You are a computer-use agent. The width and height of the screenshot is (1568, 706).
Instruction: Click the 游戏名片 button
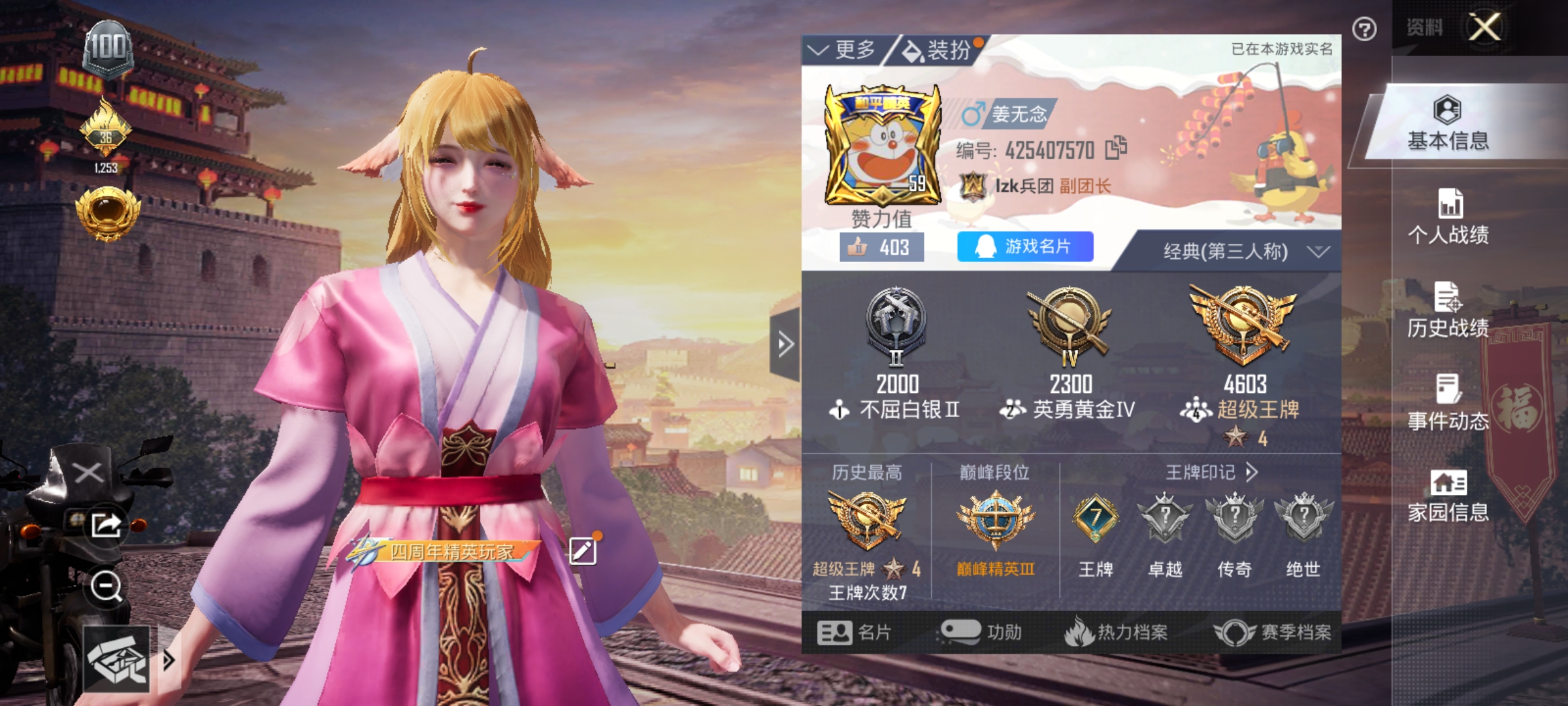[x=1024, y=246]
